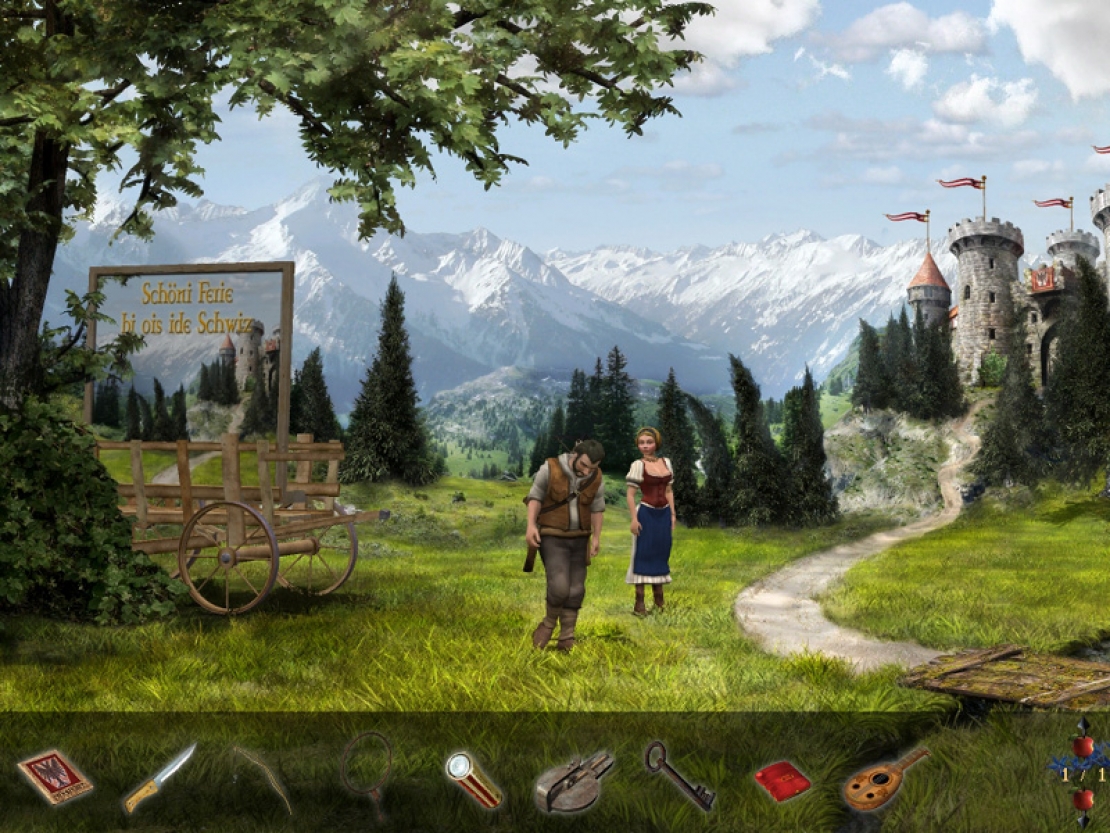This screenshot has width=1110, height=833.
Task: Select the red and gold spyglass
Action: click(x=473, y=779)
